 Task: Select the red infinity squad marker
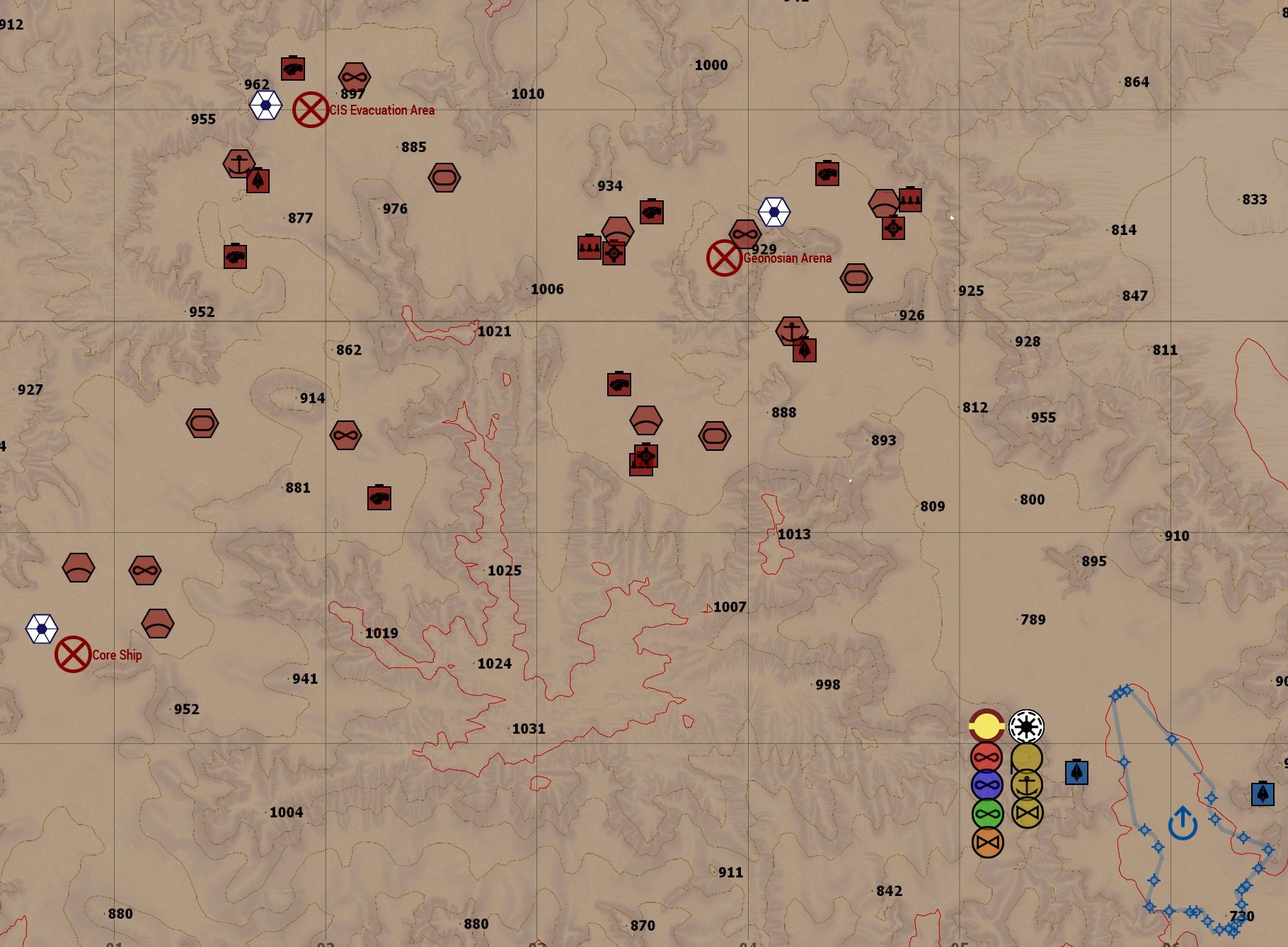[x=987, y=757]
